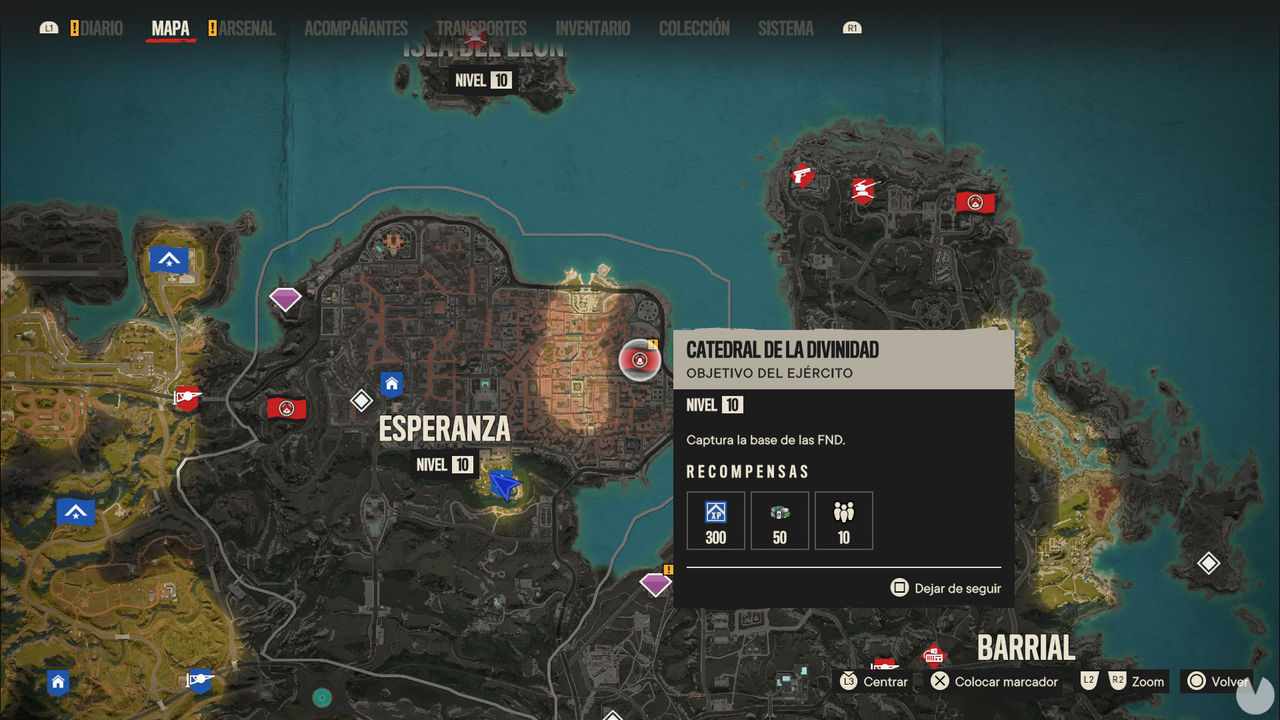Select the recruits reward icon showing 10
Screen dimensions: 1280x720
point(843,520)
